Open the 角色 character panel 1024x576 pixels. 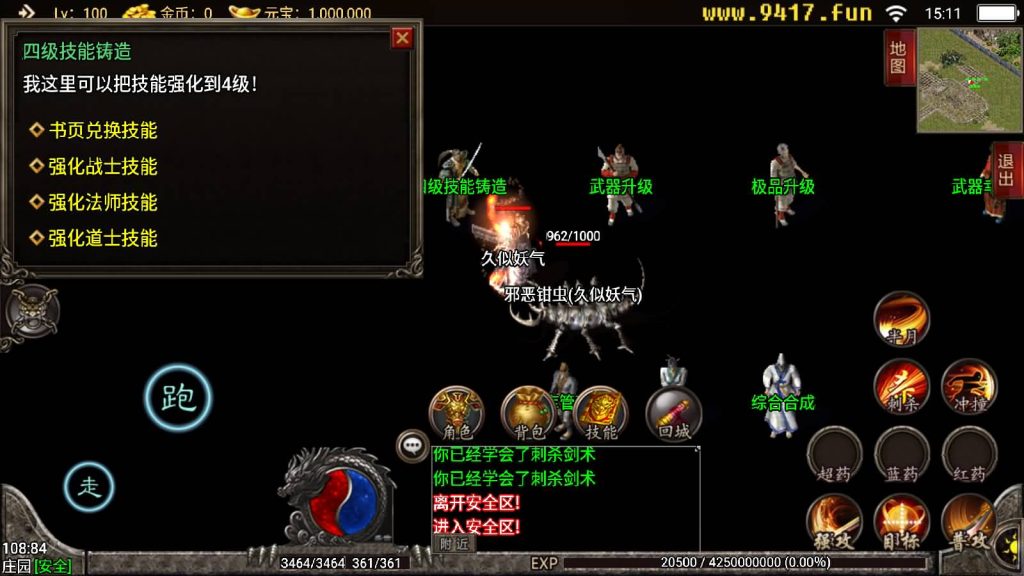[x=457, y=413]
